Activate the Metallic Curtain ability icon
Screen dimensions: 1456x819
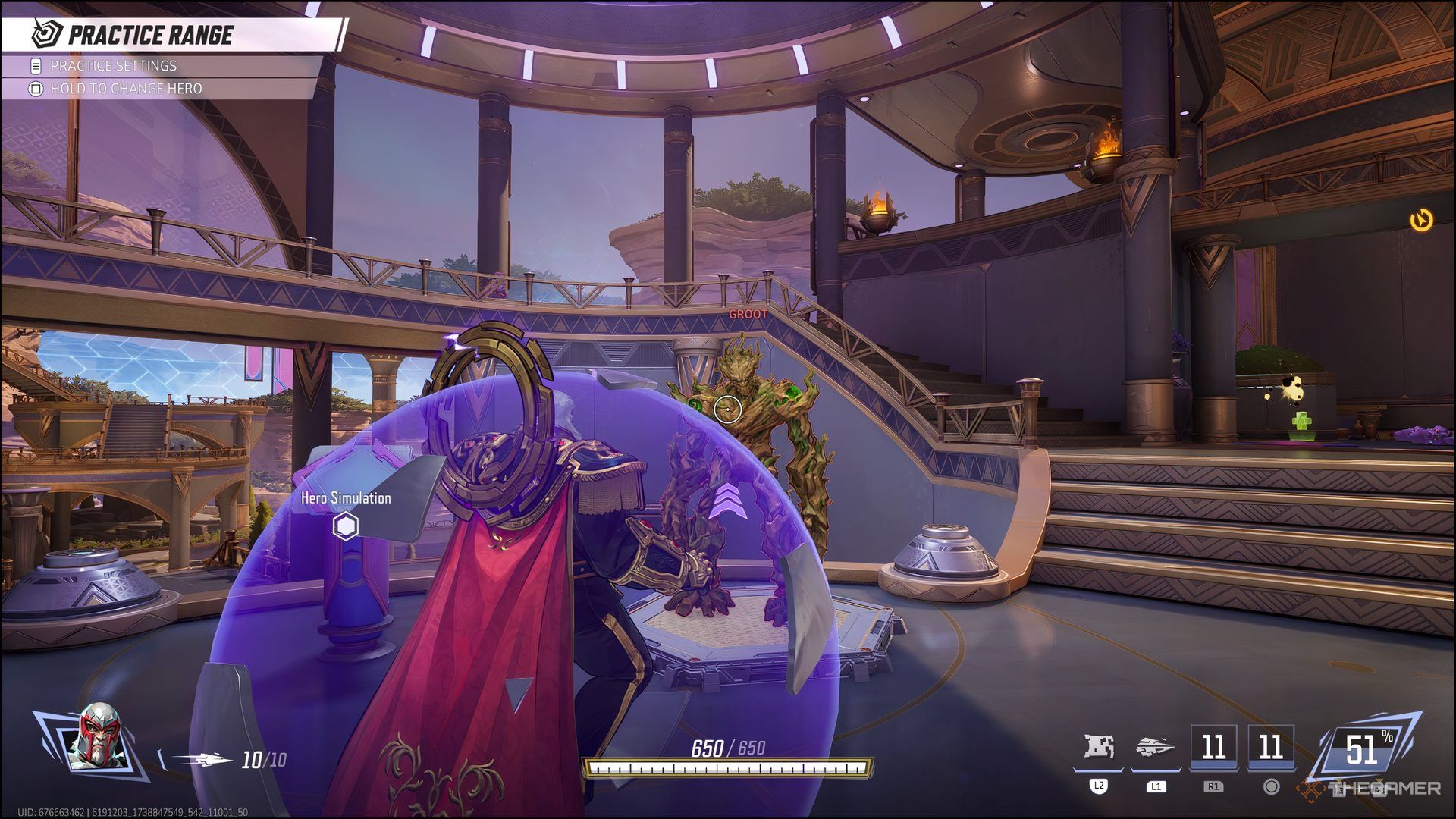pos(1099,747)
